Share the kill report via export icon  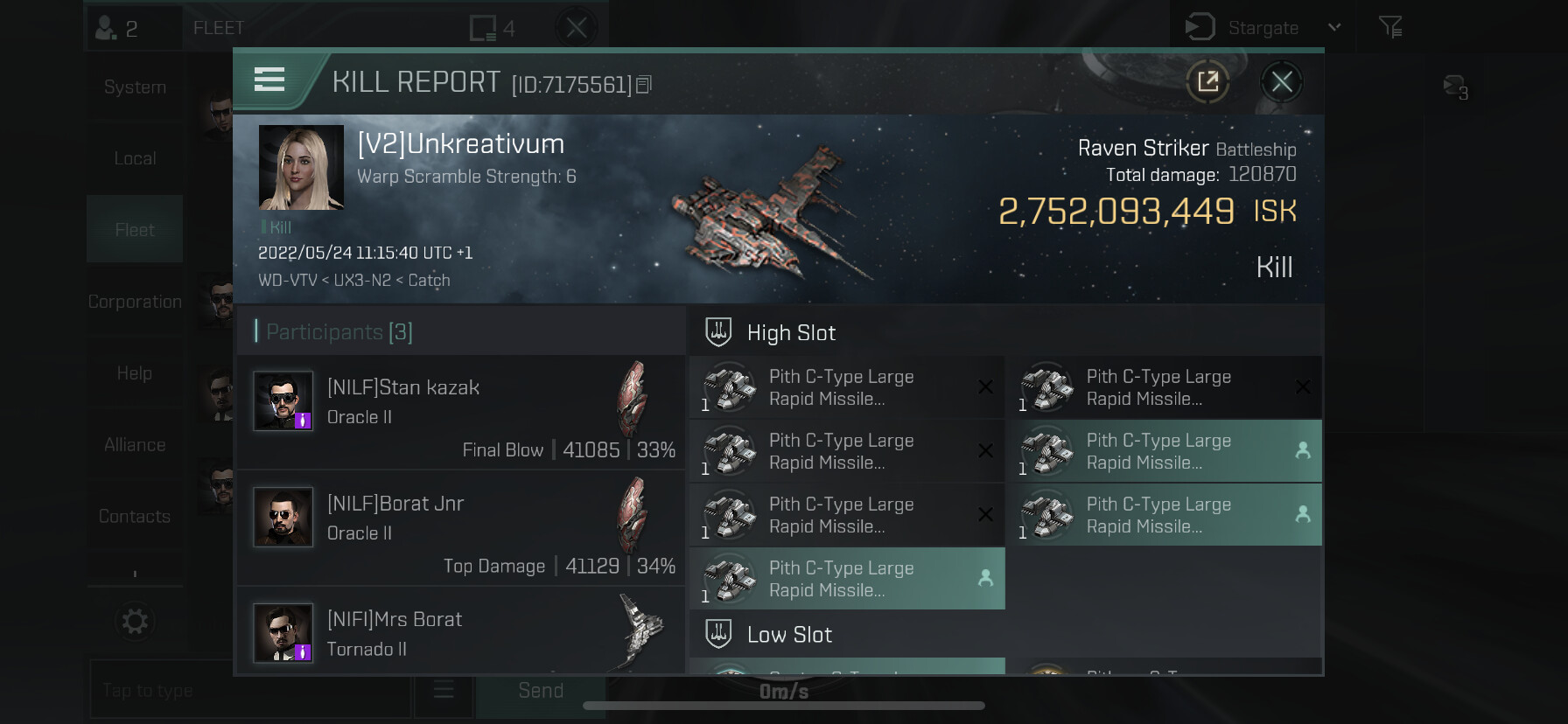1207,82
